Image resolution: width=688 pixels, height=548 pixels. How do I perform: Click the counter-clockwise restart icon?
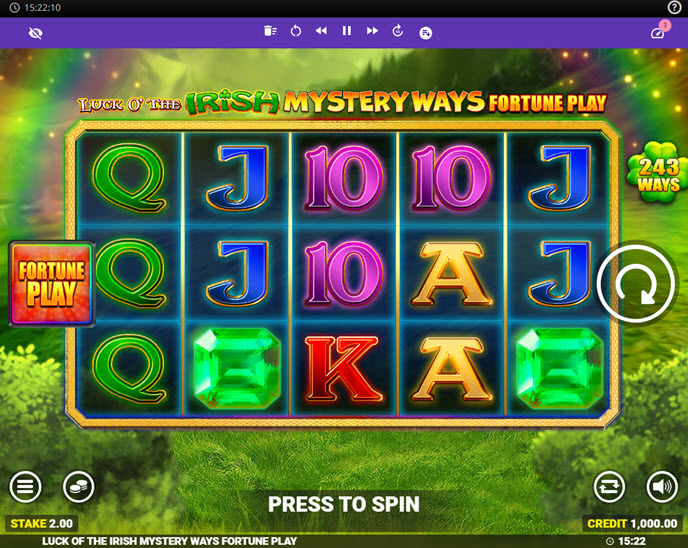(x=296, y=32)
